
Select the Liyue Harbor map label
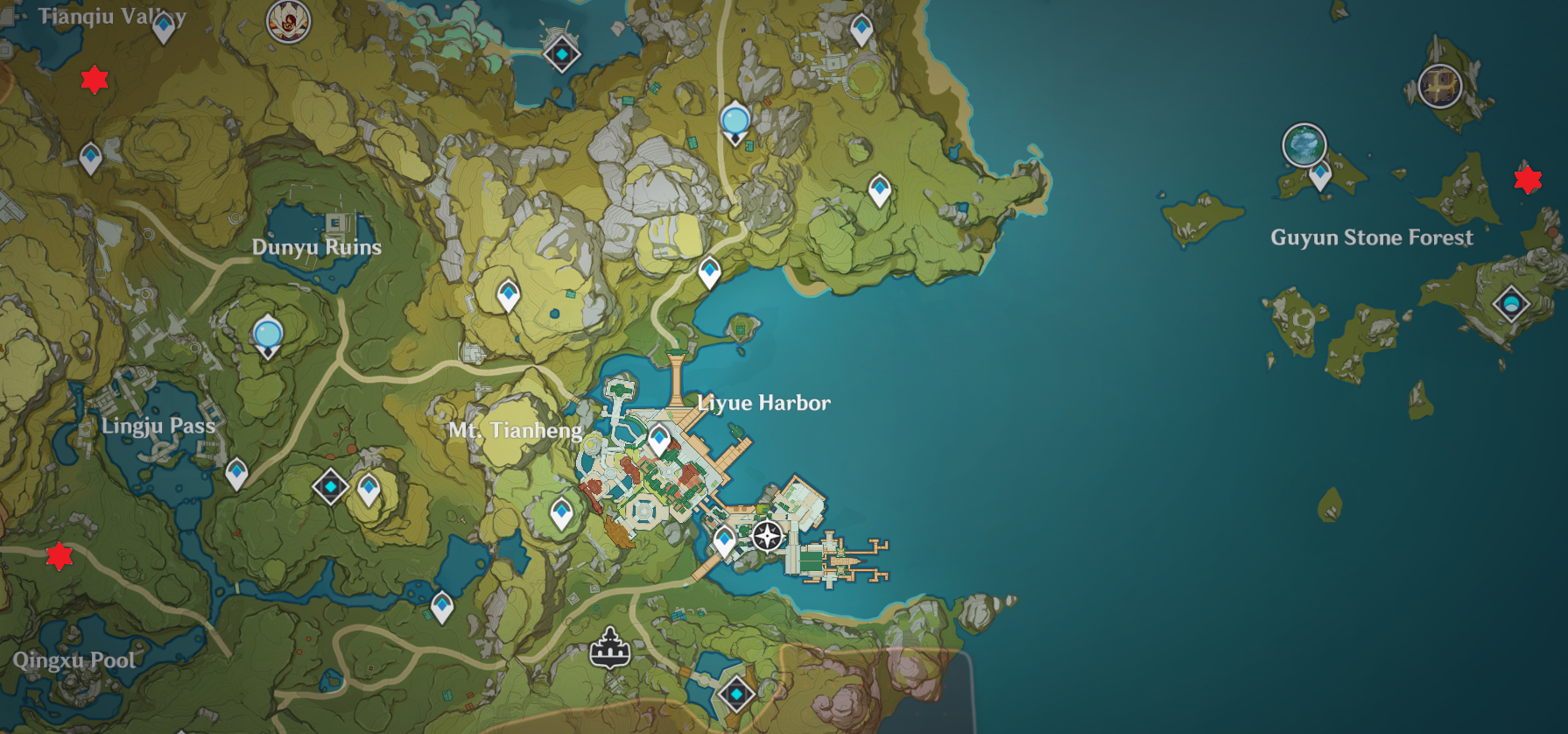764,404
